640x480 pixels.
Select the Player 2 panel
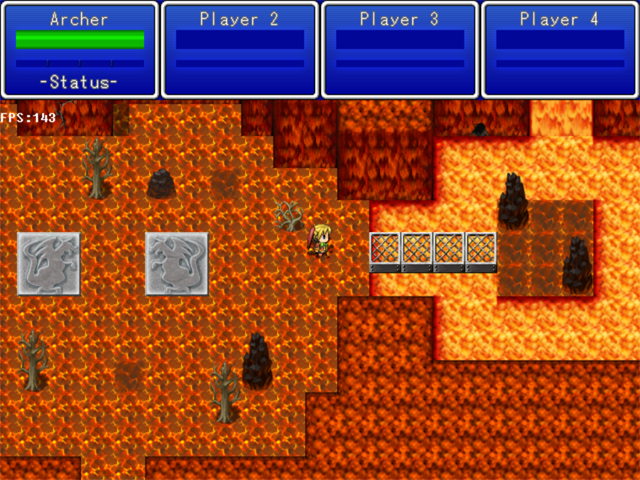point(240,49)
